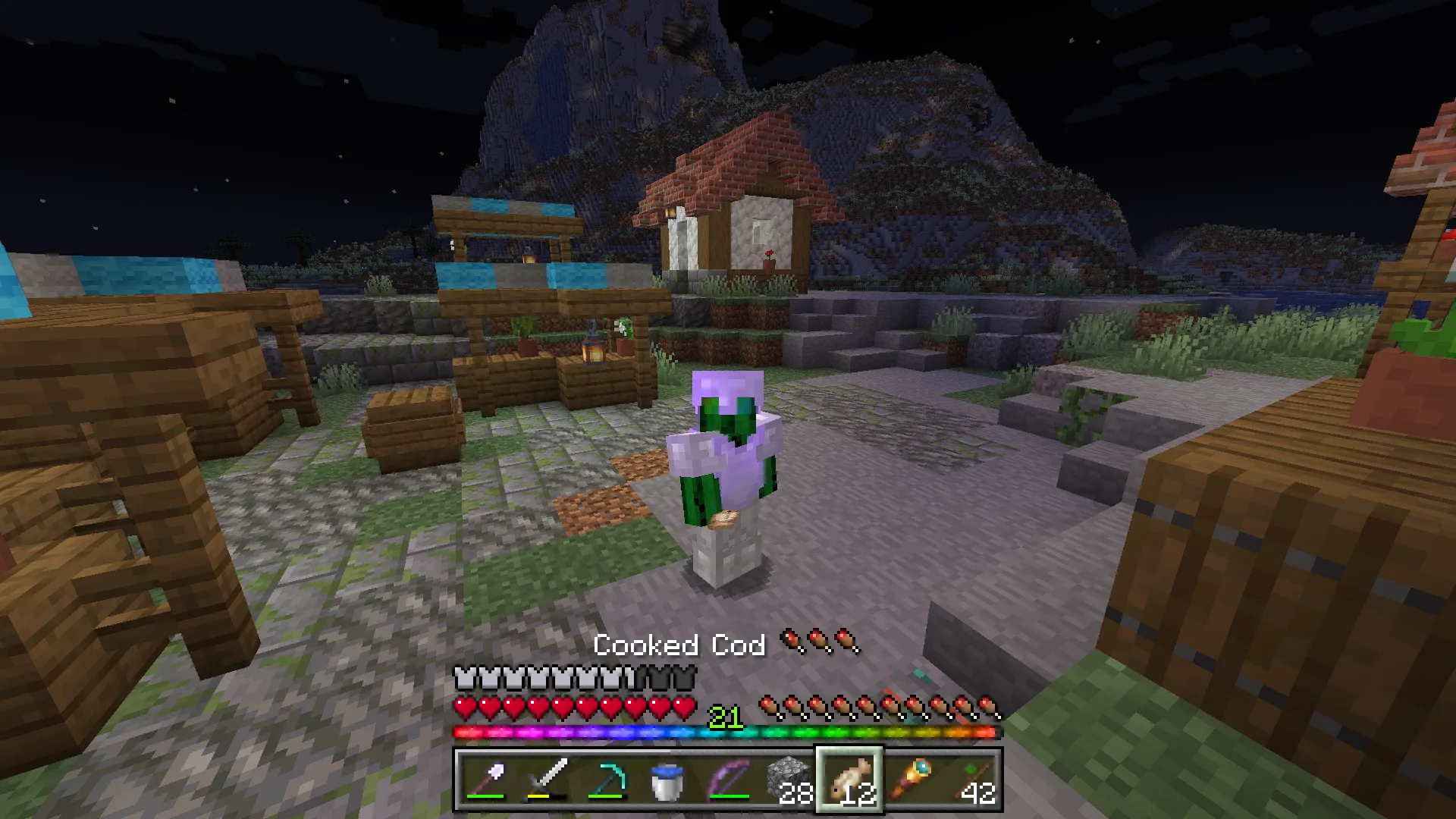Choose the green-tipped stick stack of 42

tap(971, 780)
